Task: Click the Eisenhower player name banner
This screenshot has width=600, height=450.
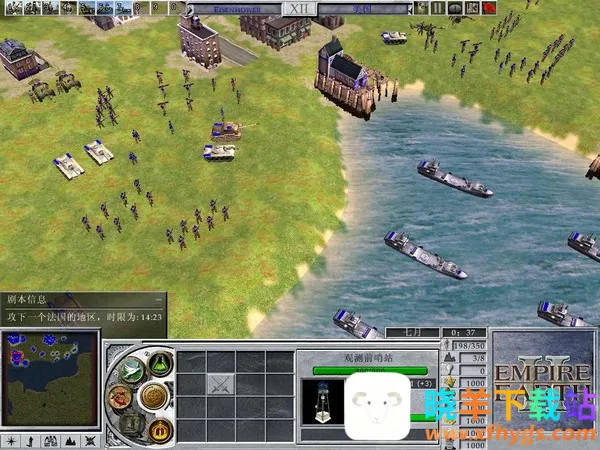Action: click(x=241, y=8)
